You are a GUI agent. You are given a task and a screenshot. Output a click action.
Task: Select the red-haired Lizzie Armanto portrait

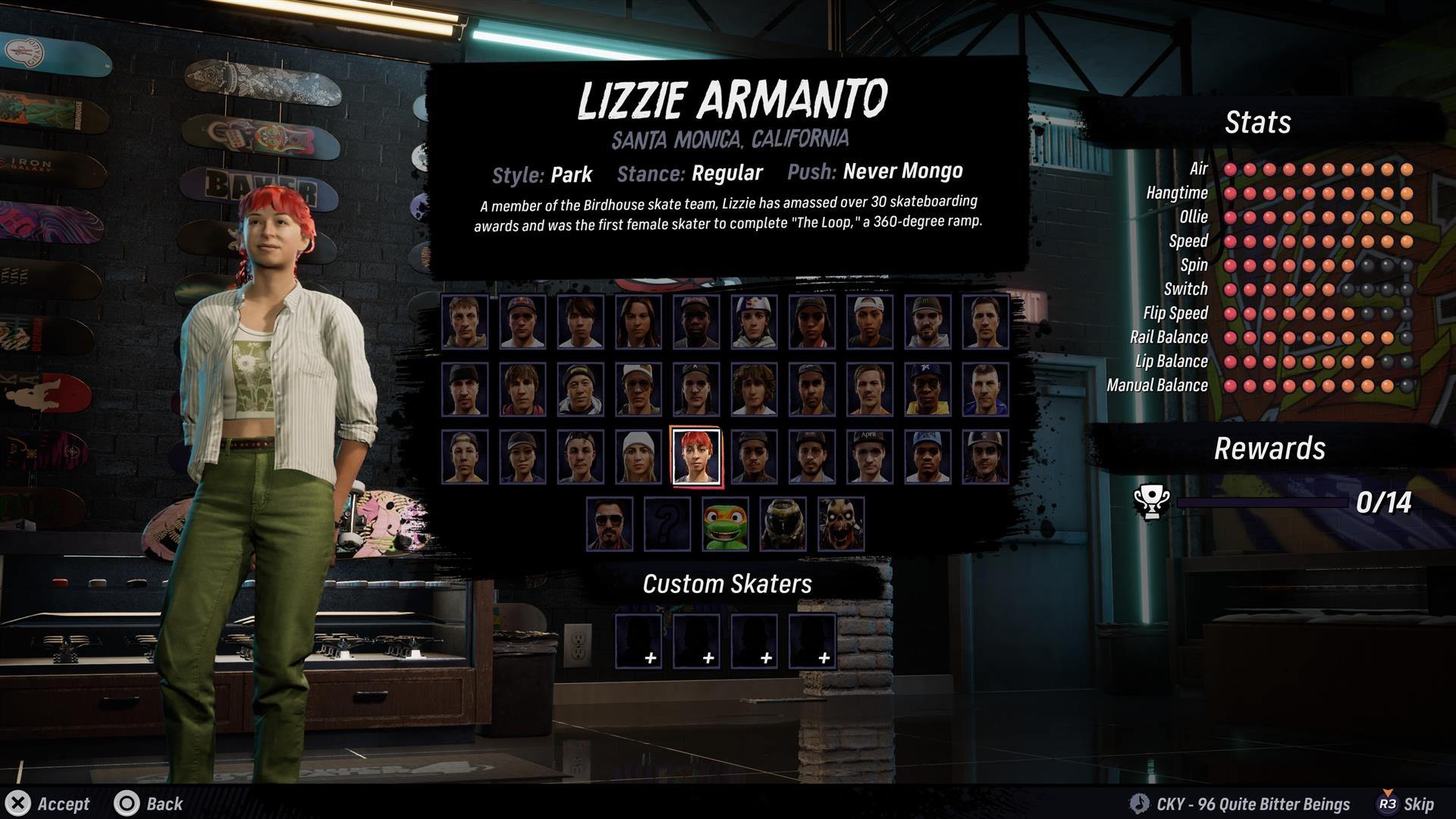click(x=696, y=457)
